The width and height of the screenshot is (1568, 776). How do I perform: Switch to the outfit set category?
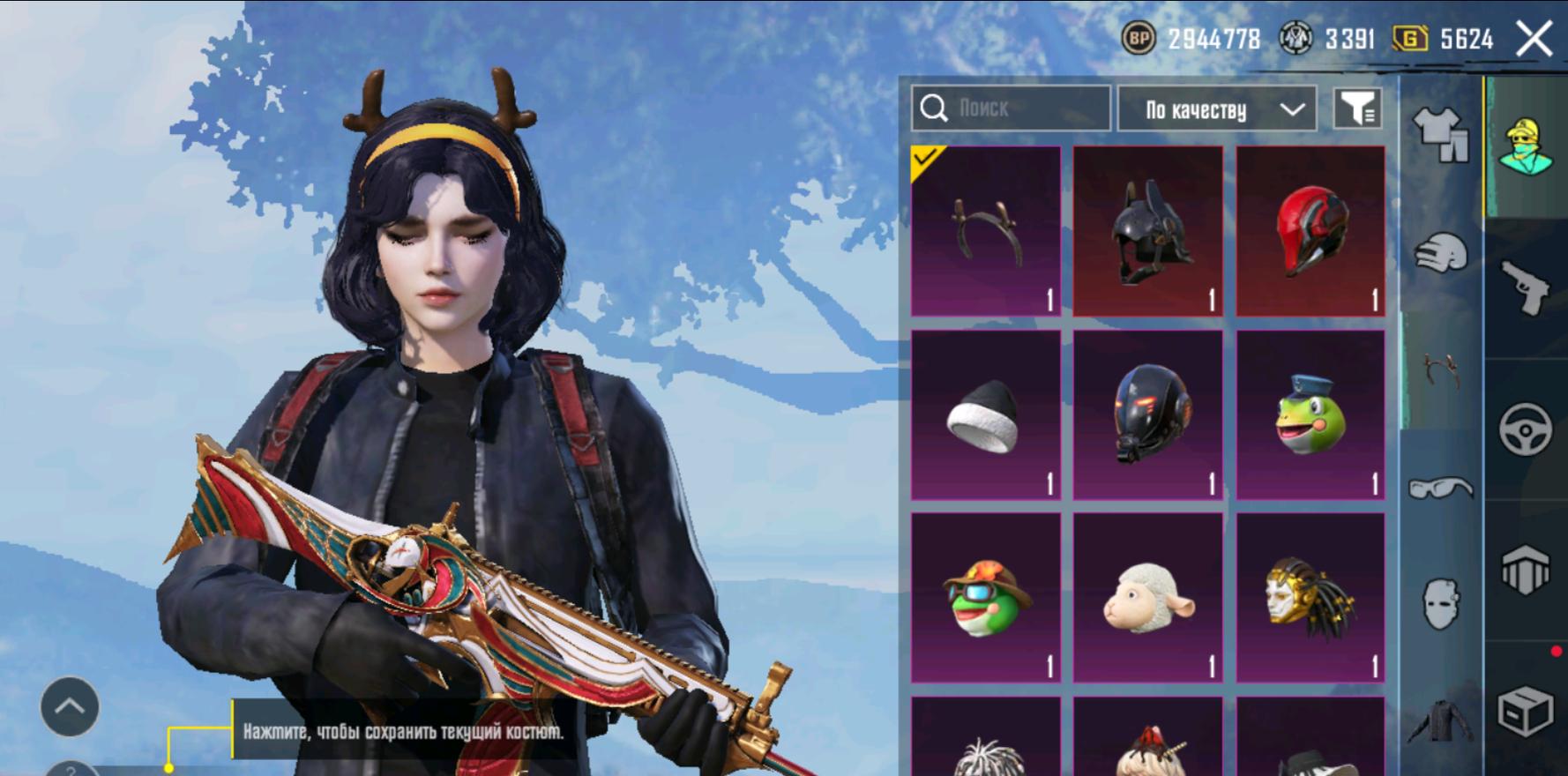1441,134
